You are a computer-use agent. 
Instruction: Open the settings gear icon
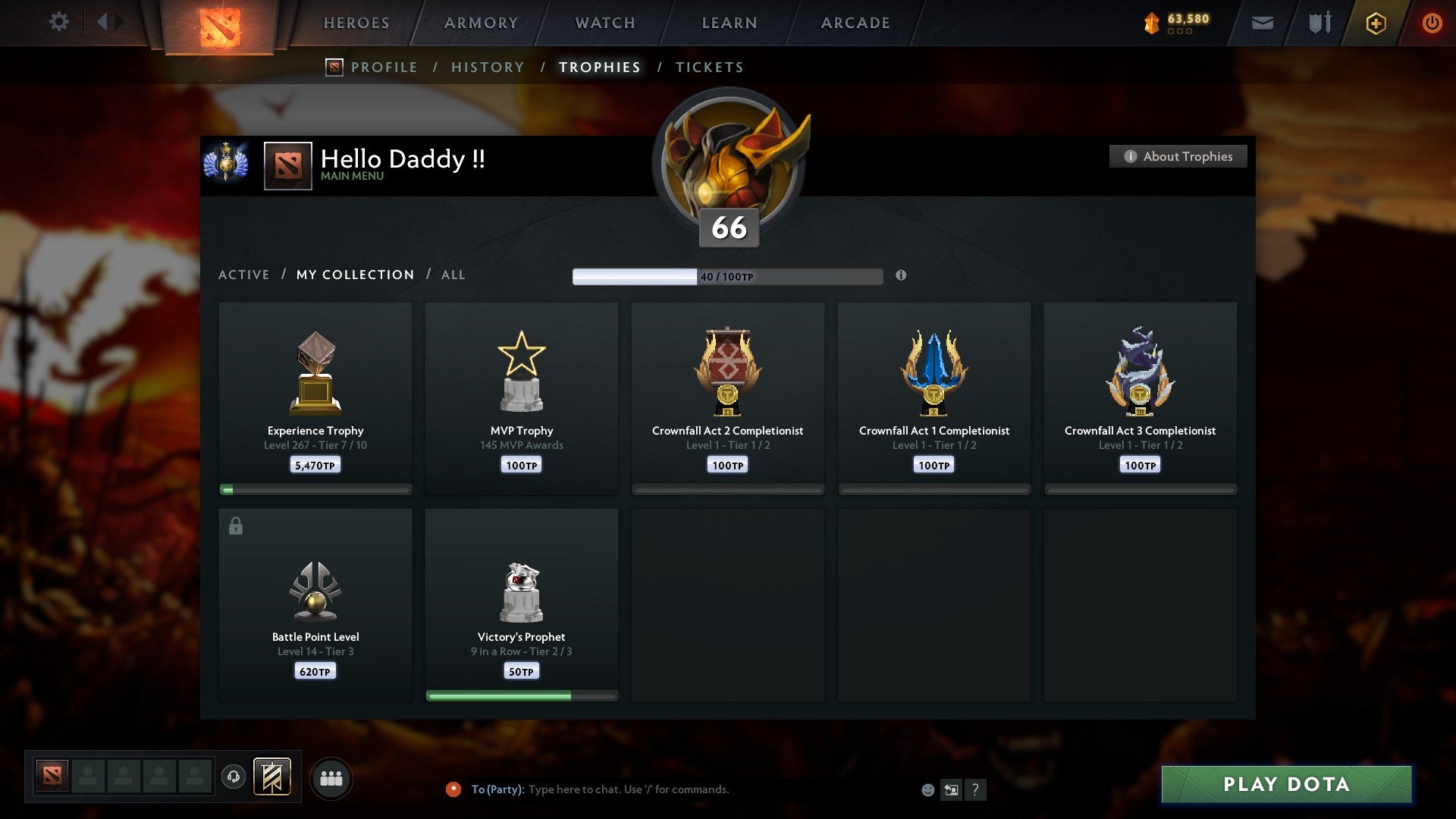(x=58, y=22)
